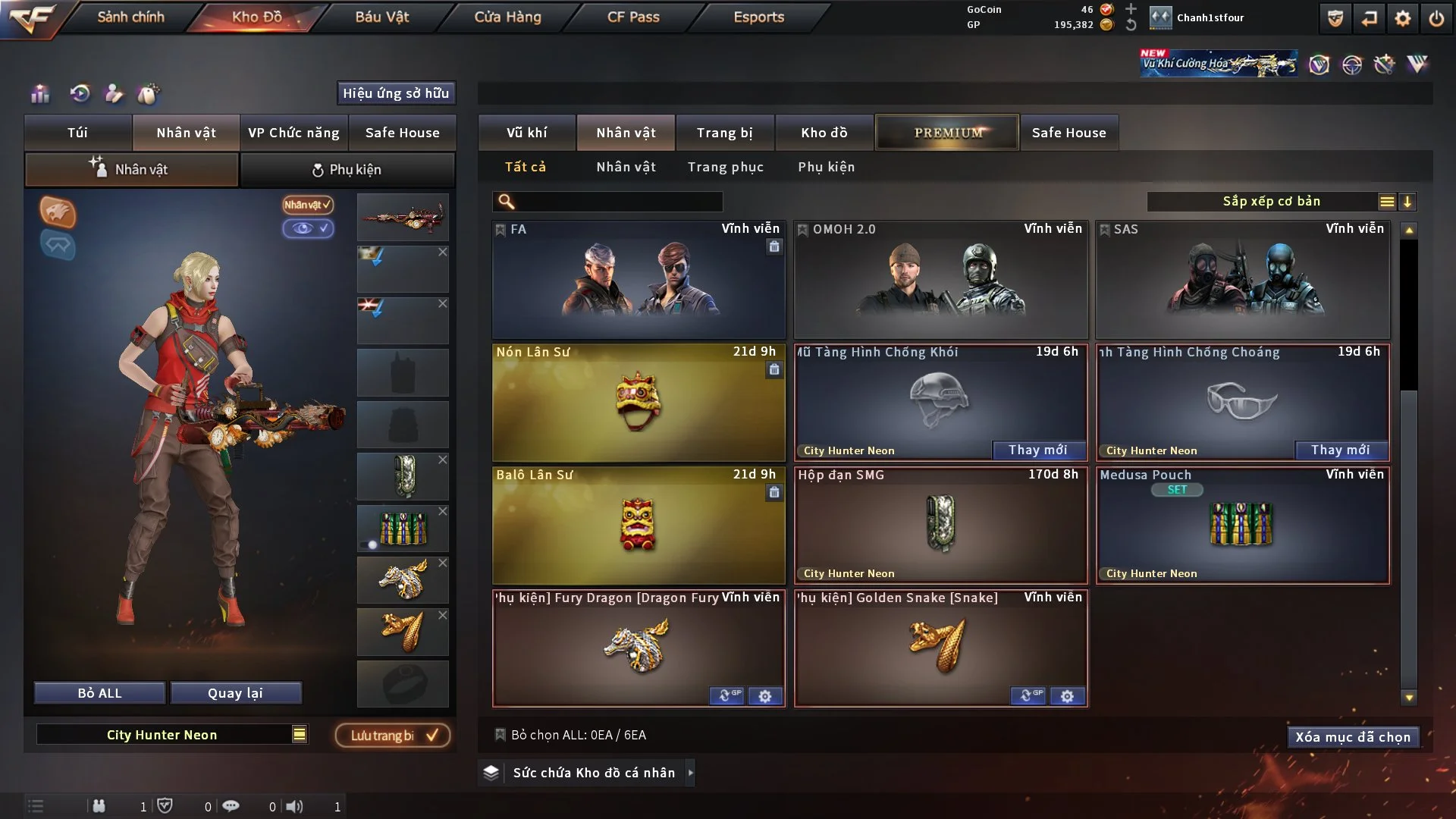Image resolution: width=1456 pixels, height=819 pixels.
Task: Select the Medusa Pouch item
Action: coord(1242,525)
